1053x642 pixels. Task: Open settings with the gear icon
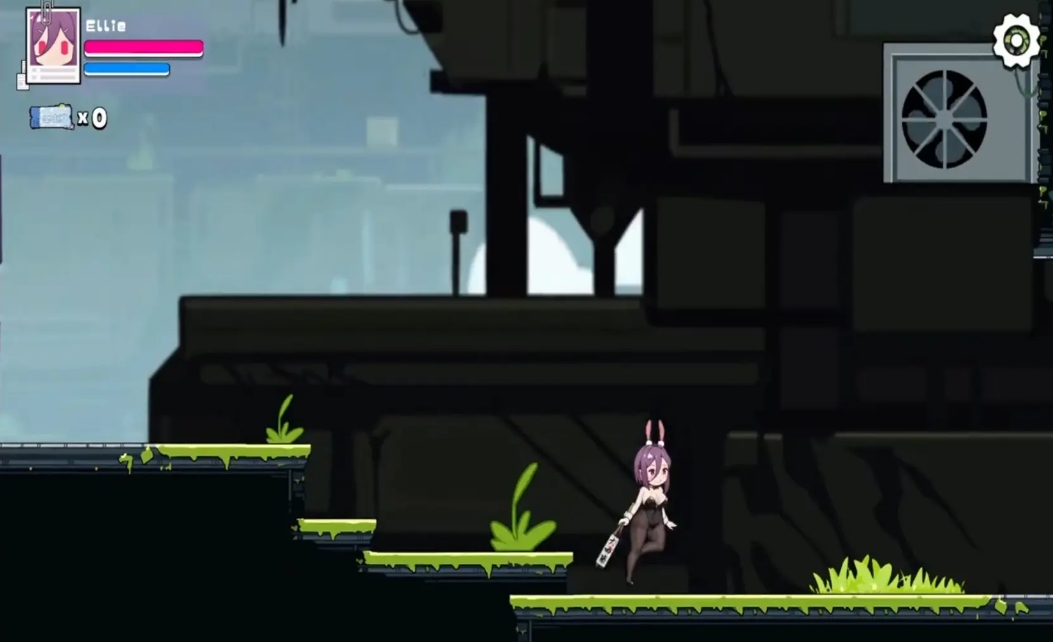[1016, 40]
